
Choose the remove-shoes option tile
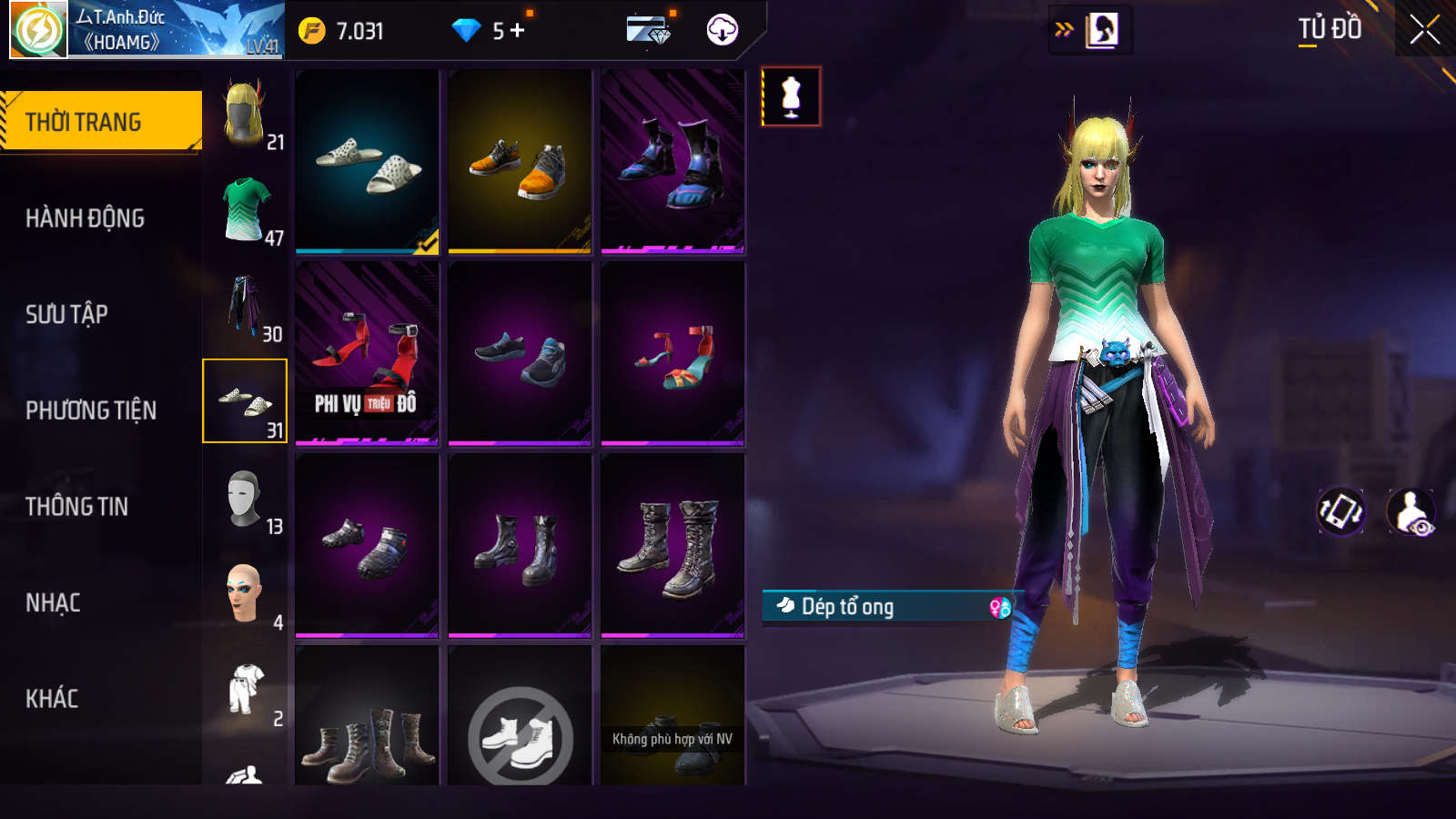click(x=520, y=728)
